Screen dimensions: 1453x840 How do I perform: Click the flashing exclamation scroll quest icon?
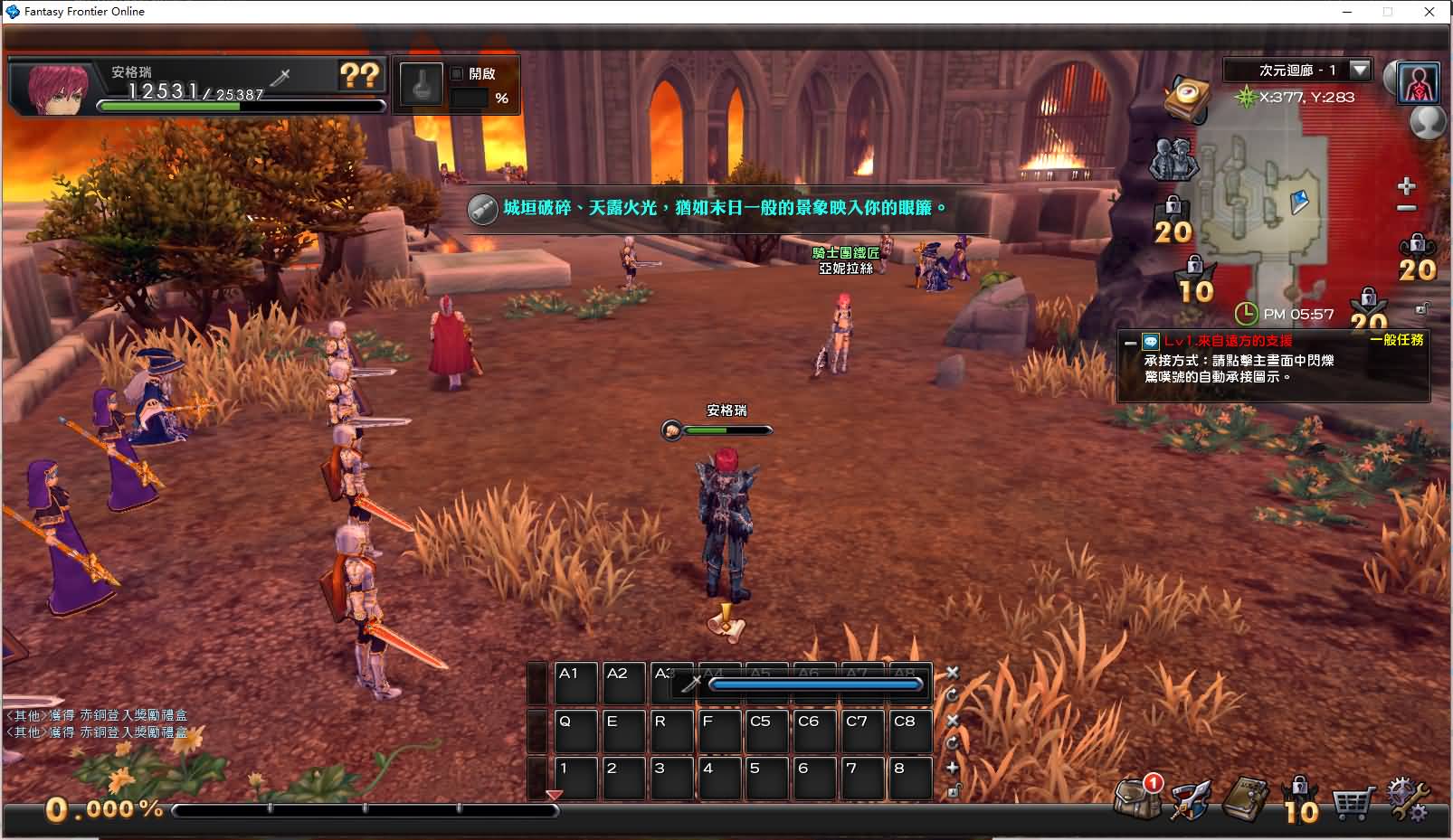(725, 622)
